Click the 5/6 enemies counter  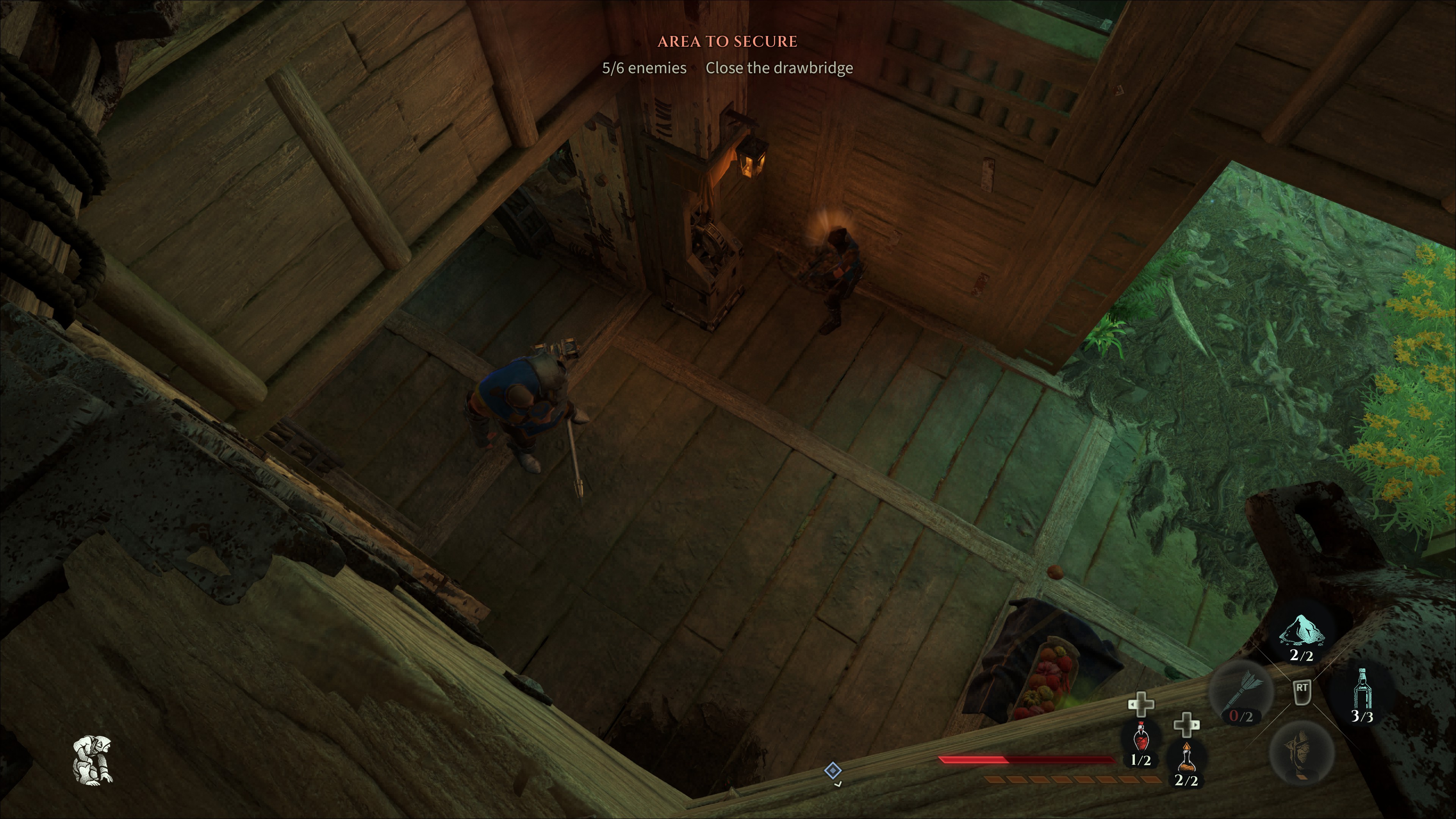point(644,68)
